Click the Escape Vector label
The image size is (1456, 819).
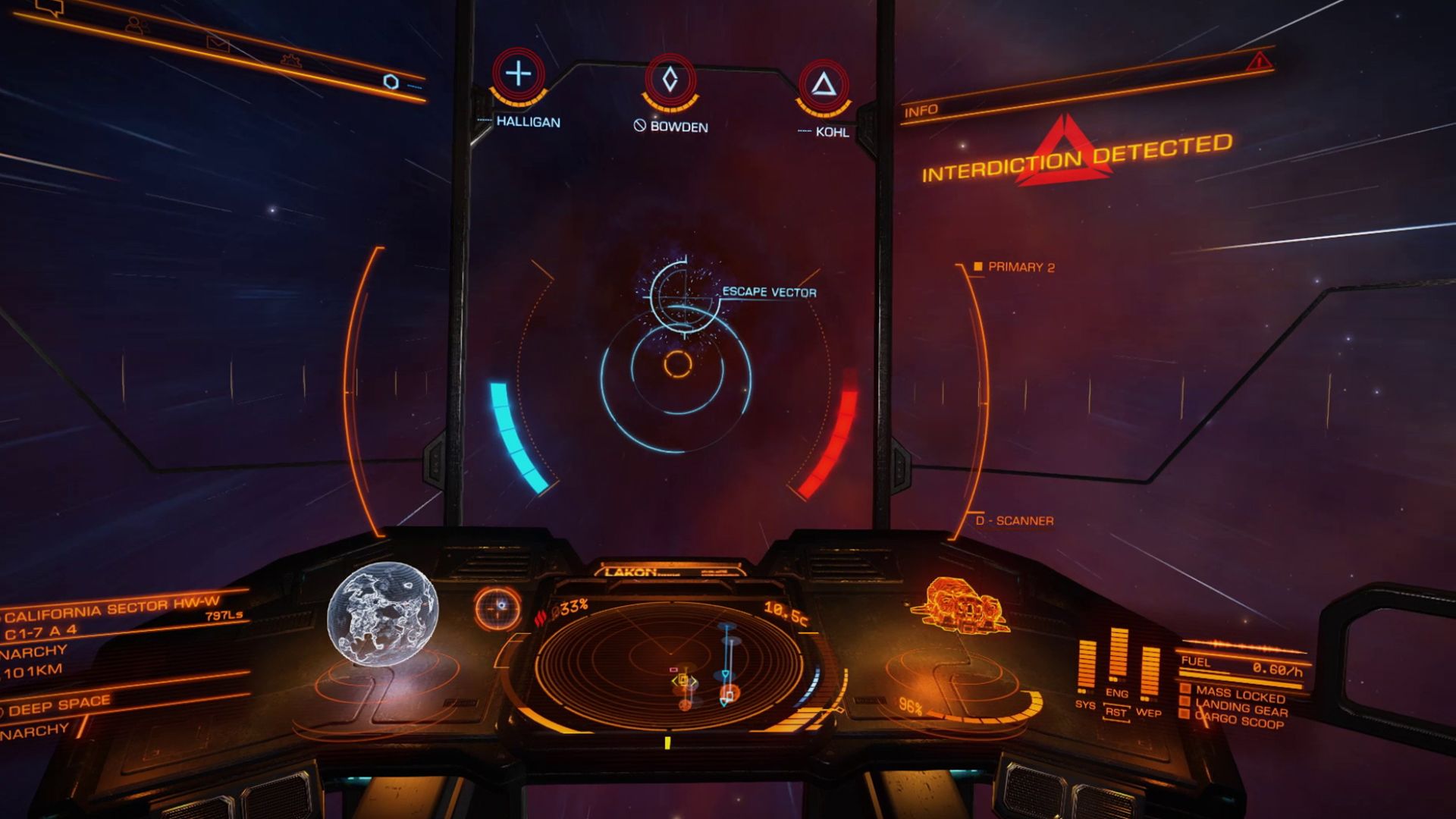(769, 290)
